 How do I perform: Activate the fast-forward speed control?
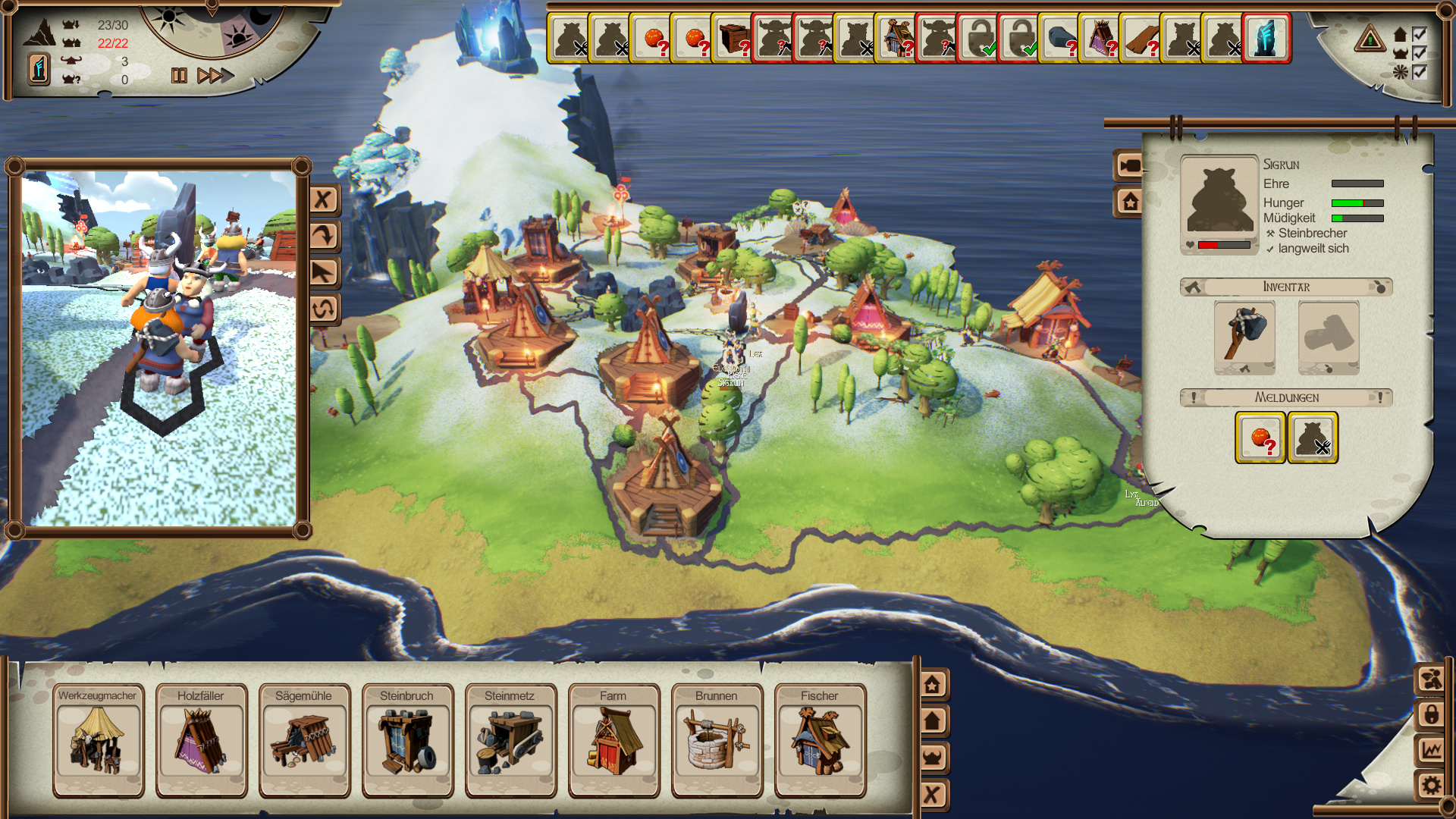coord(215,76)
